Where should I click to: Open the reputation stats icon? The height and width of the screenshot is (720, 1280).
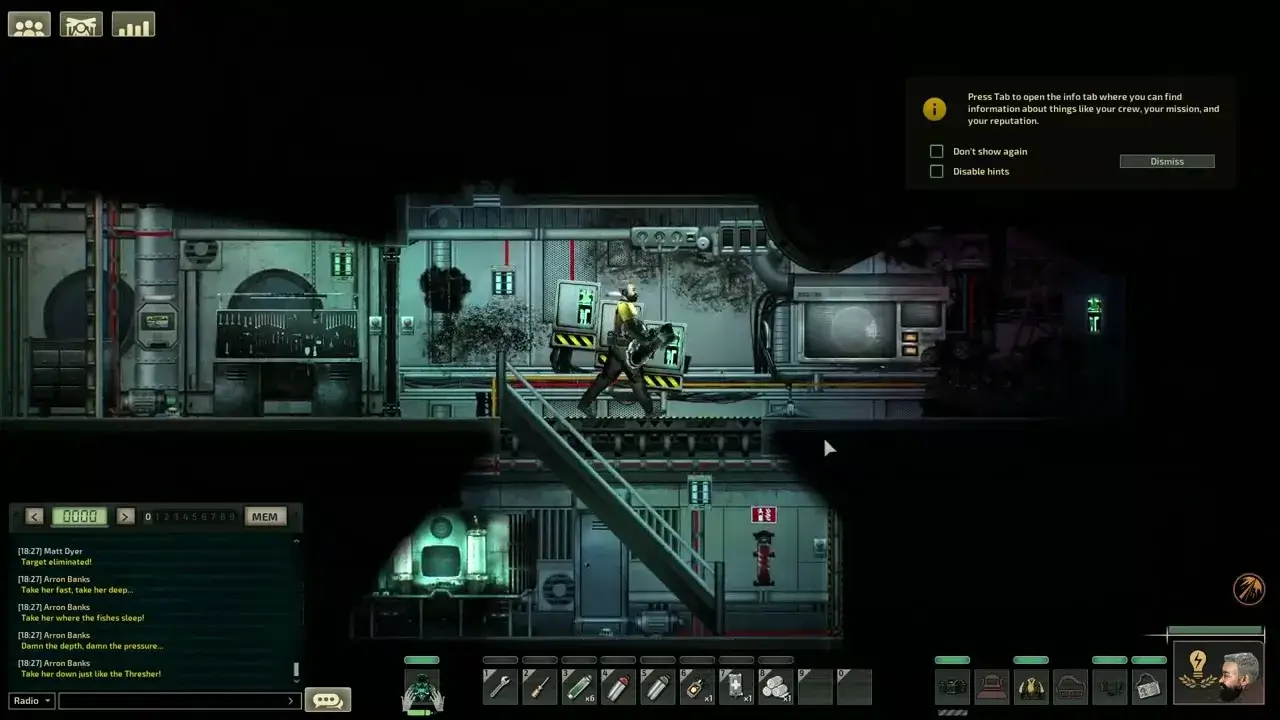[134, 23]
